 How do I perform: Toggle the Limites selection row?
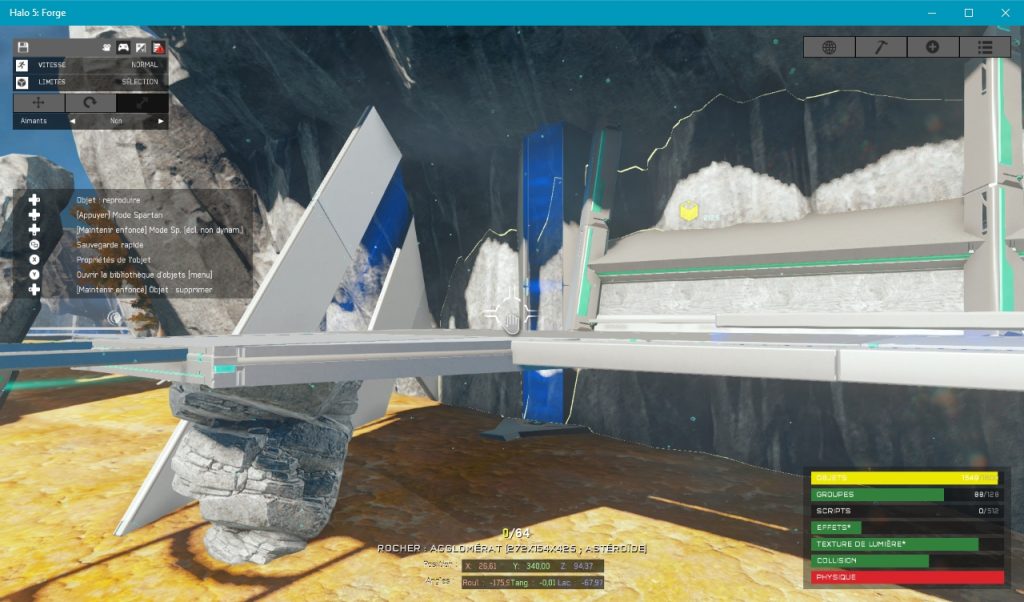click(90, 82)
